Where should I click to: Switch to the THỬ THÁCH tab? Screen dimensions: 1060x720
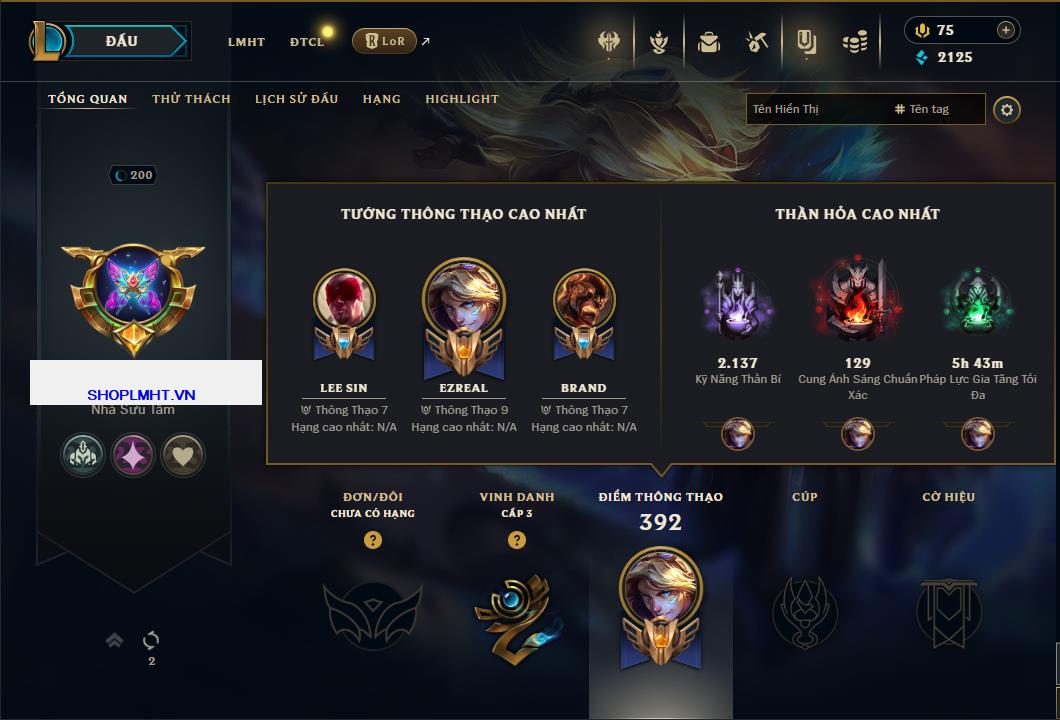191,99
